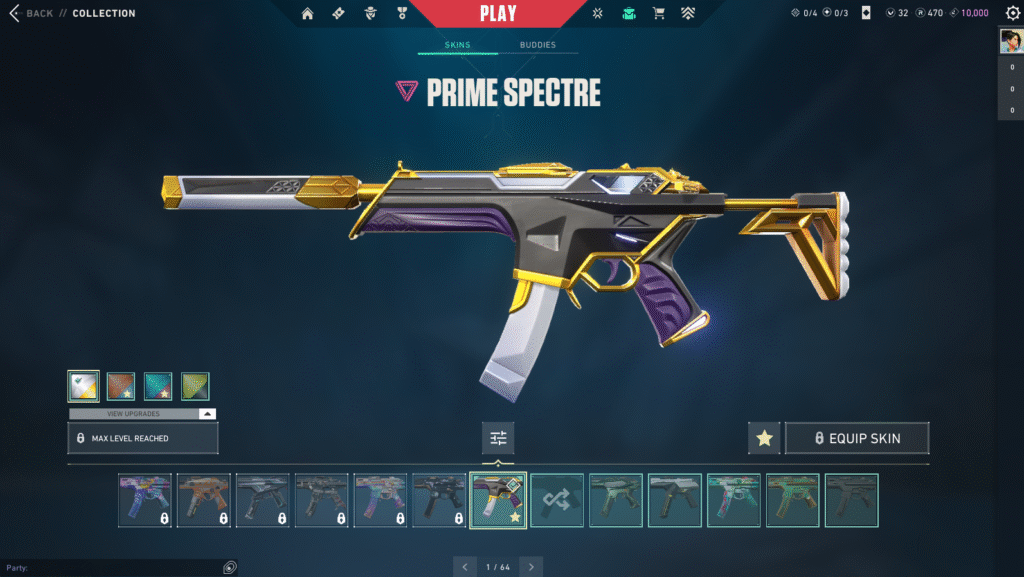Open the settings gear
This screenshot has height=577, width=1024.
click(1012, 14)
